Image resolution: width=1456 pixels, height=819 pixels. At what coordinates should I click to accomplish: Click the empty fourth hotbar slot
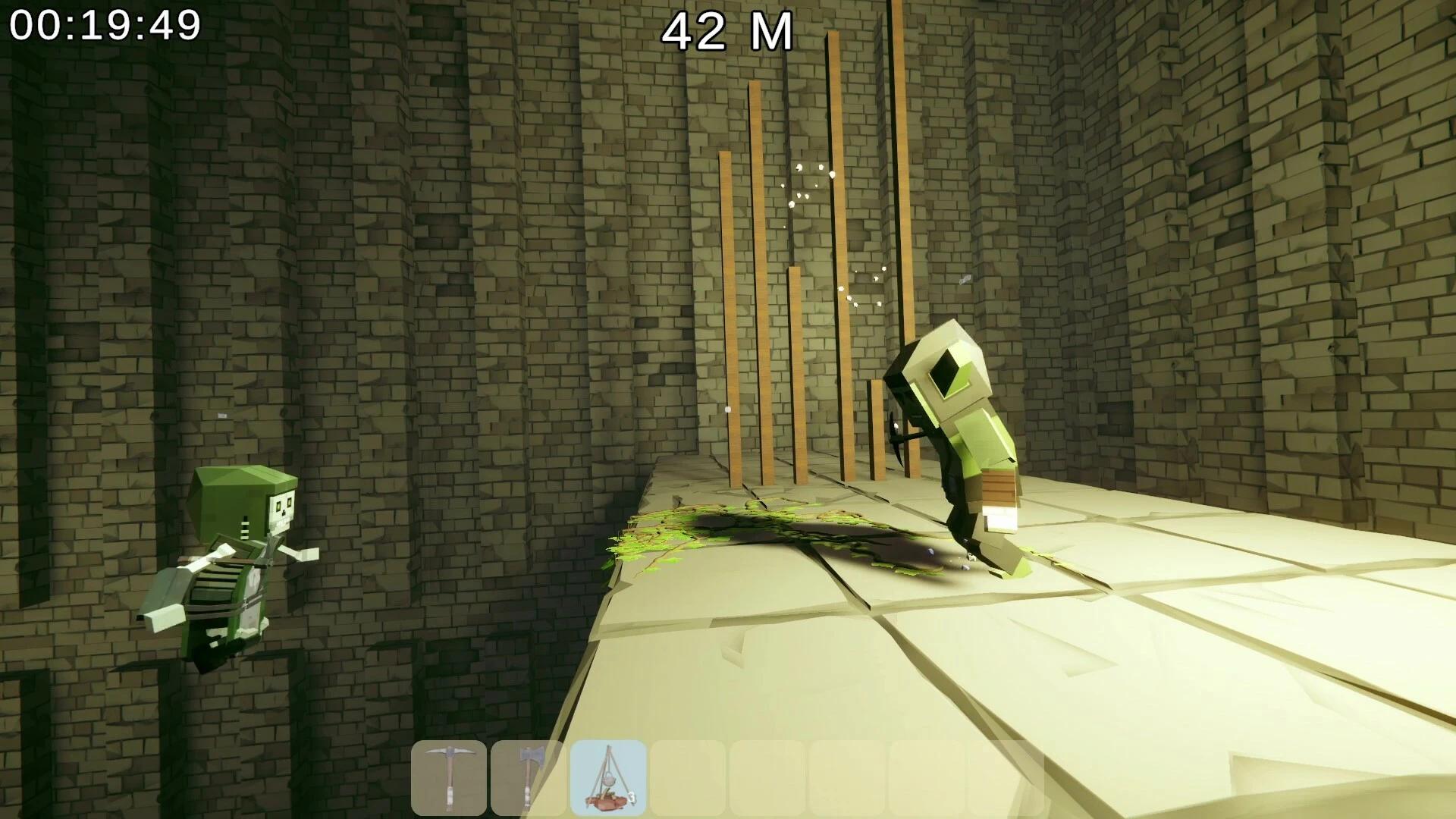(x=688, y=775)
